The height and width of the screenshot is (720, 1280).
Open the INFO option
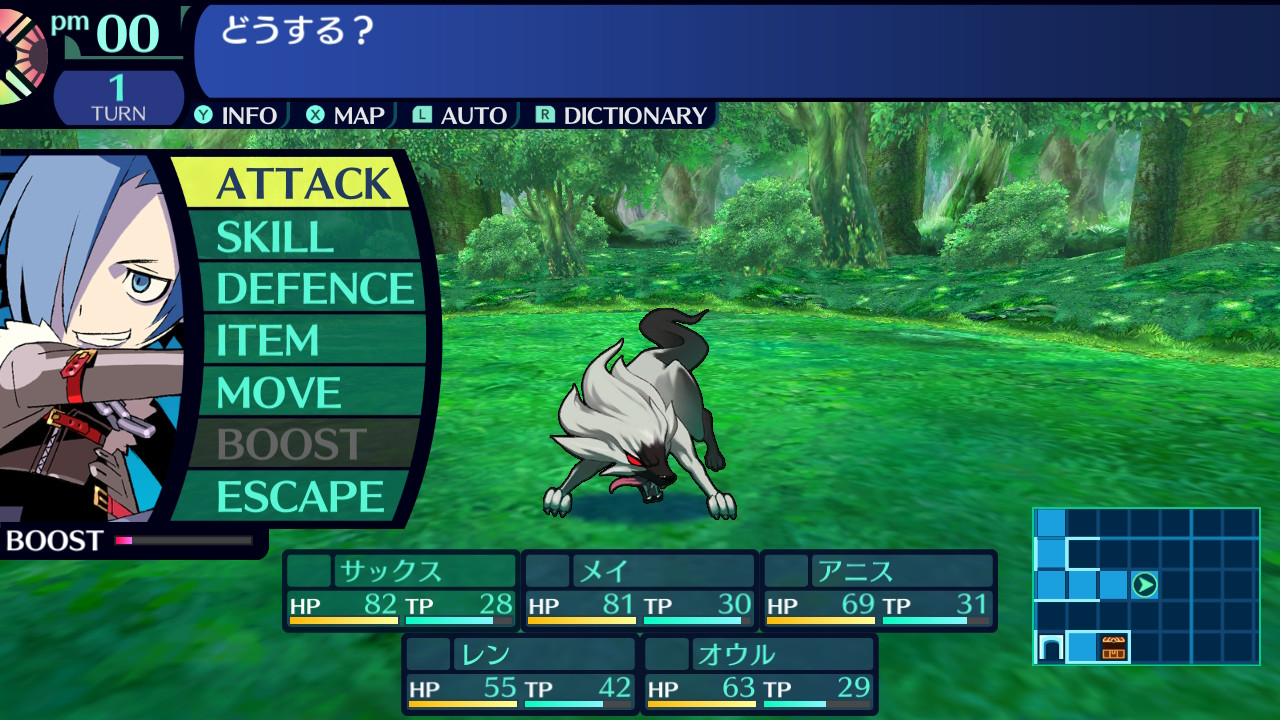tap(237, 116)
